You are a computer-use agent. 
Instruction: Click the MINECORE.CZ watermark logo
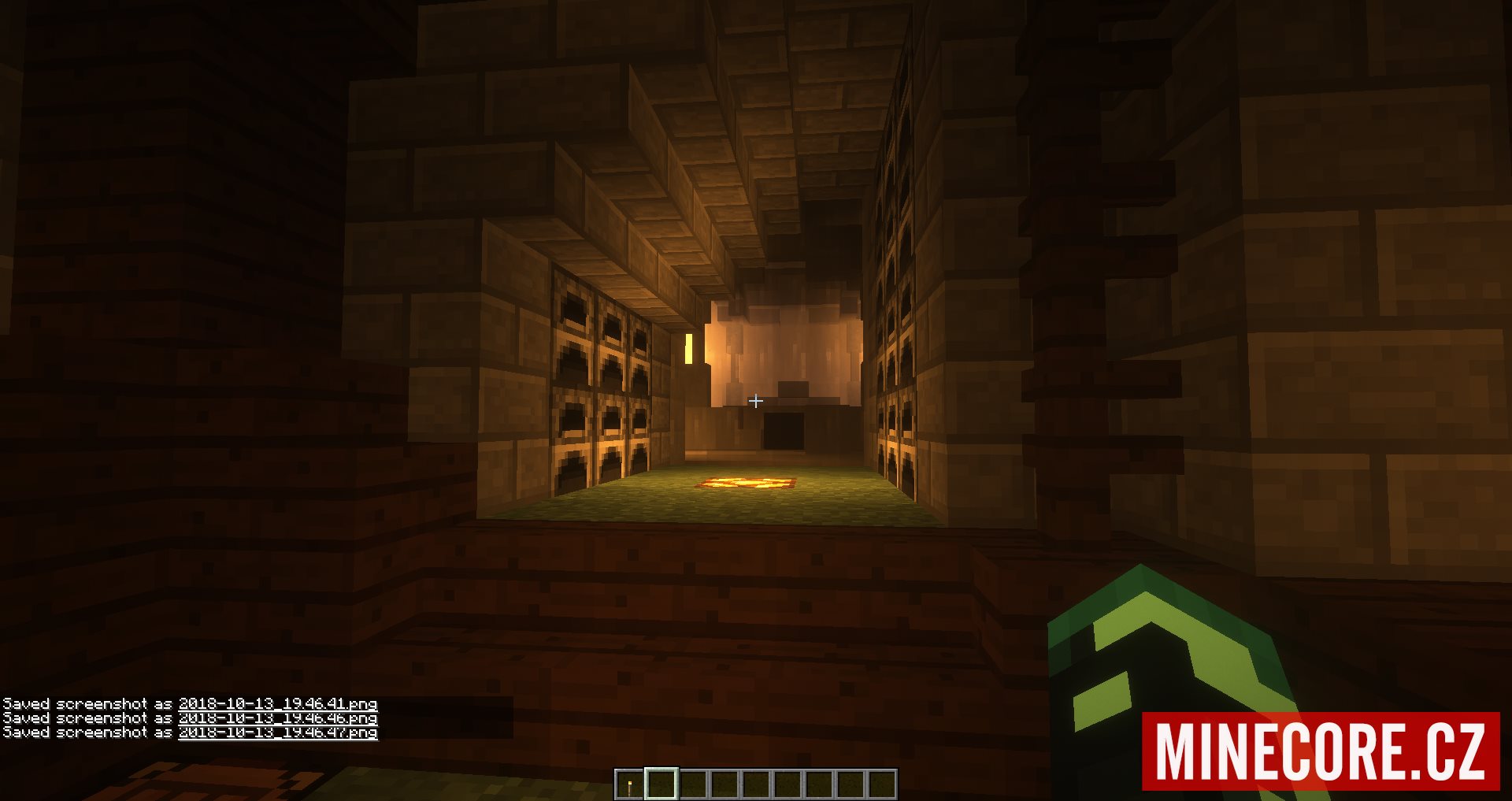coord(1320,751)
